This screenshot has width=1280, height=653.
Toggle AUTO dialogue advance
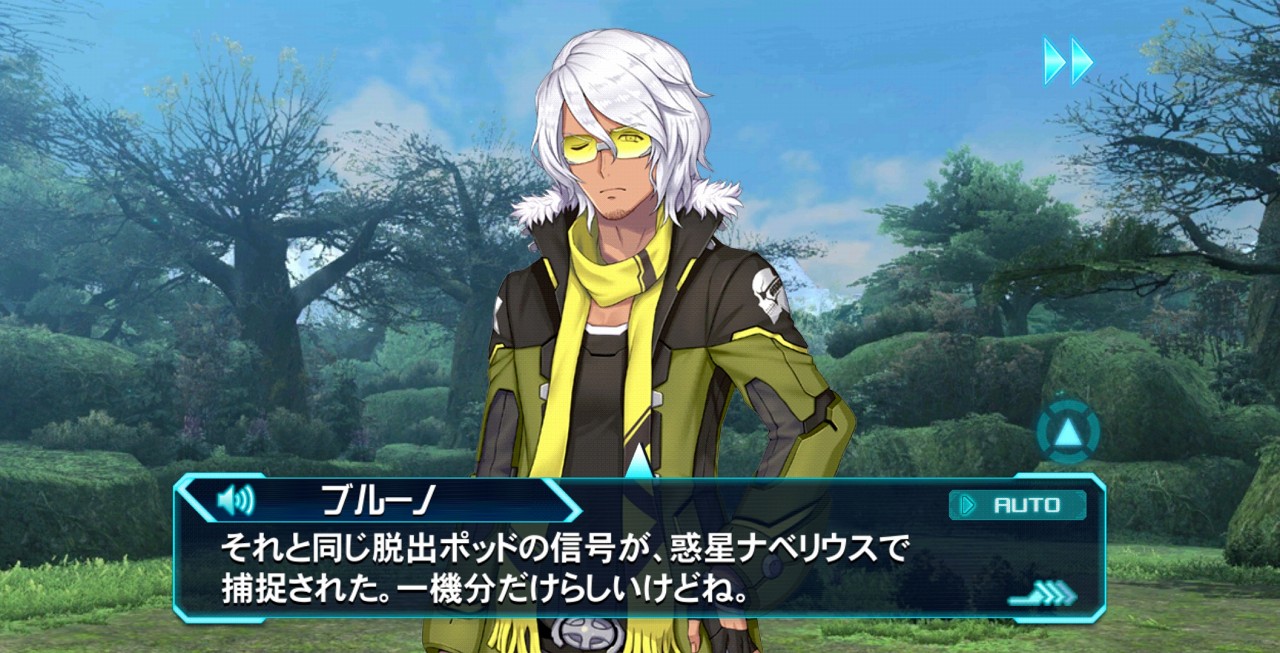1017,505
